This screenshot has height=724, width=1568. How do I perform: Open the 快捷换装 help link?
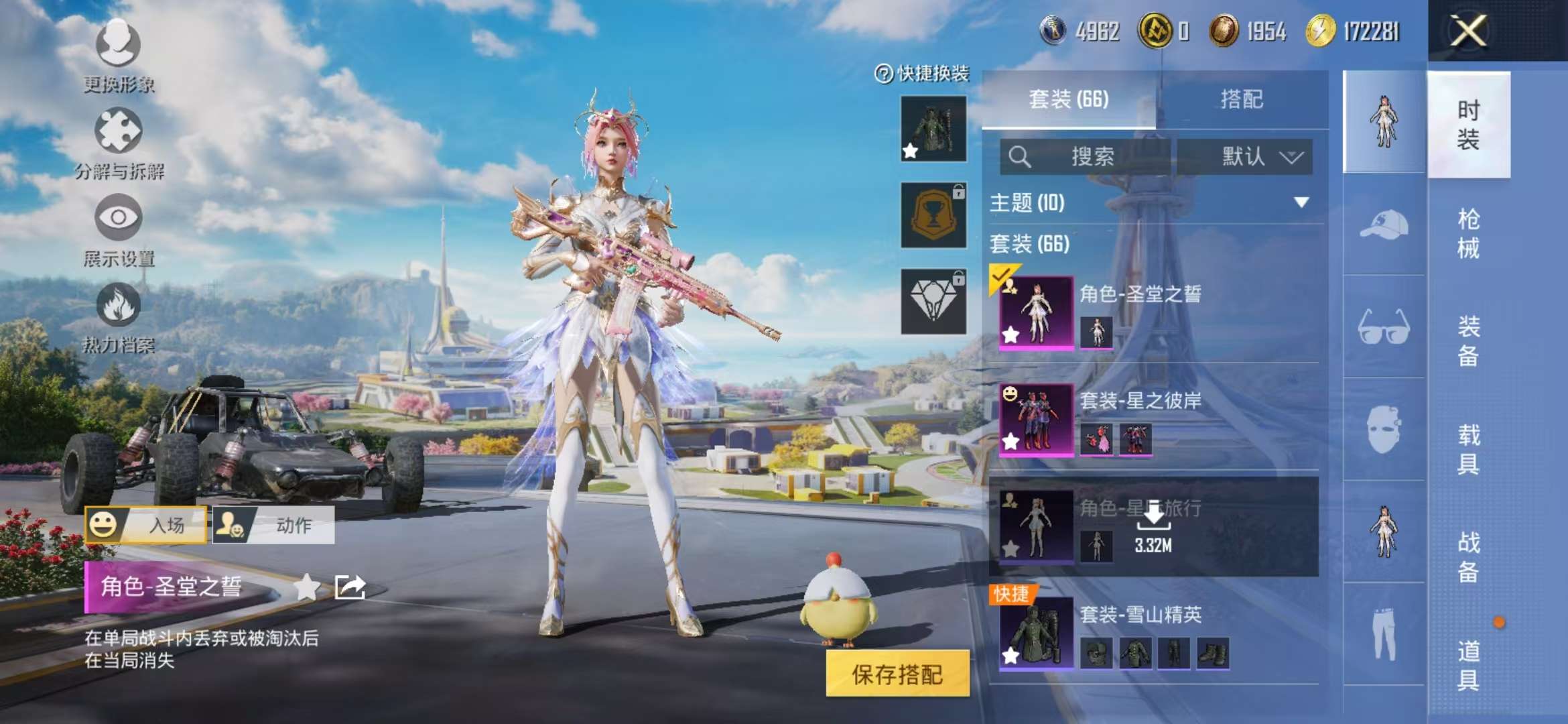919,76
